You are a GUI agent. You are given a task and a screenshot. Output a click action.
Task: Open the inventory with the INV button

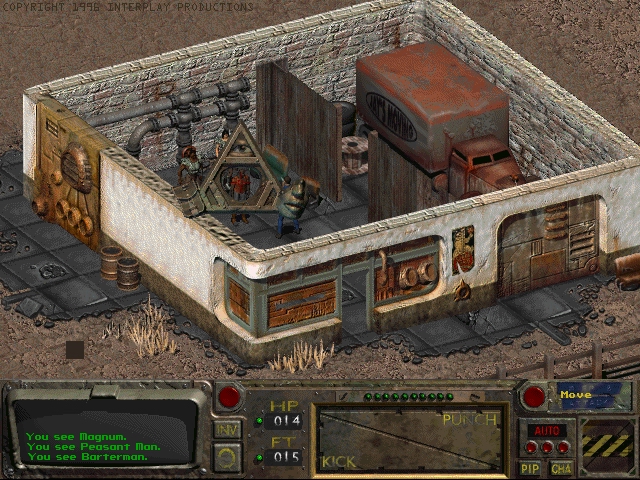click(x=227, y=431)
